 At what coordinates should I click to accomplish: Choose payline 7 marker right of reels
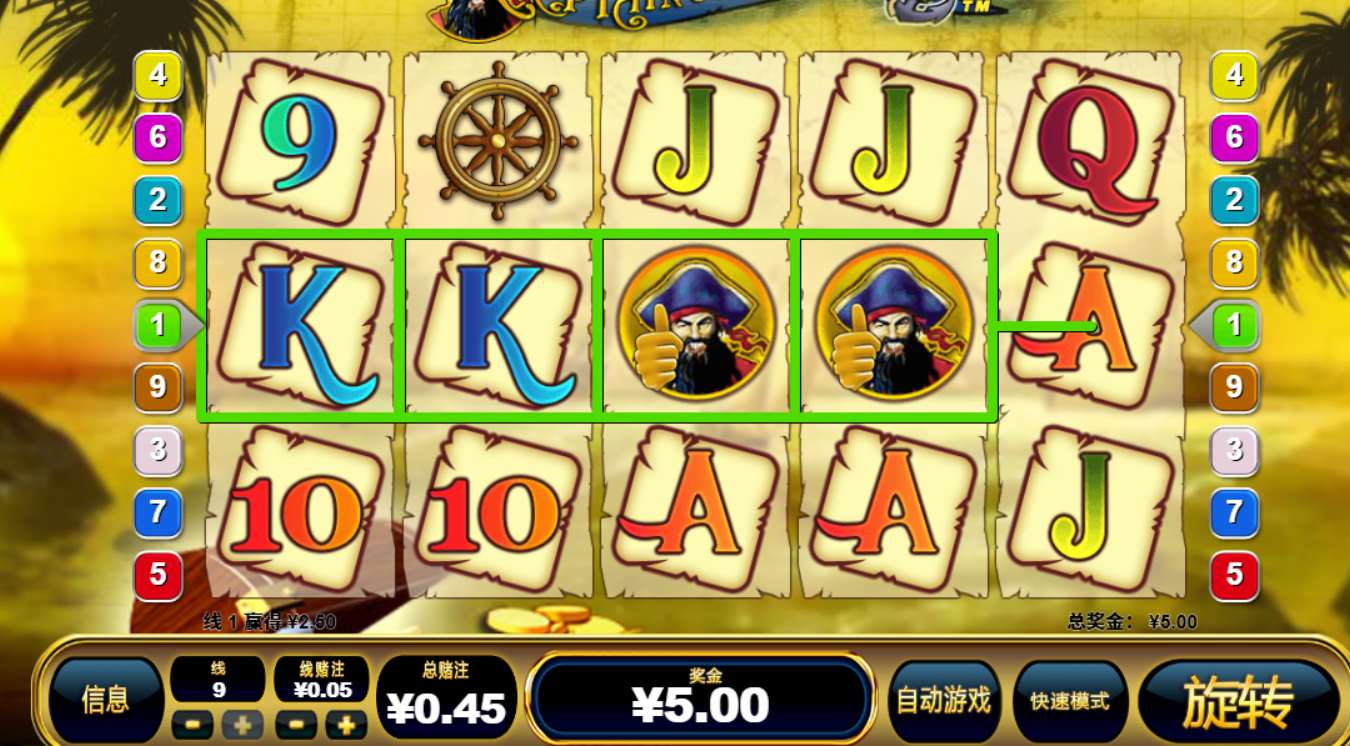(x=1234, y=513)
